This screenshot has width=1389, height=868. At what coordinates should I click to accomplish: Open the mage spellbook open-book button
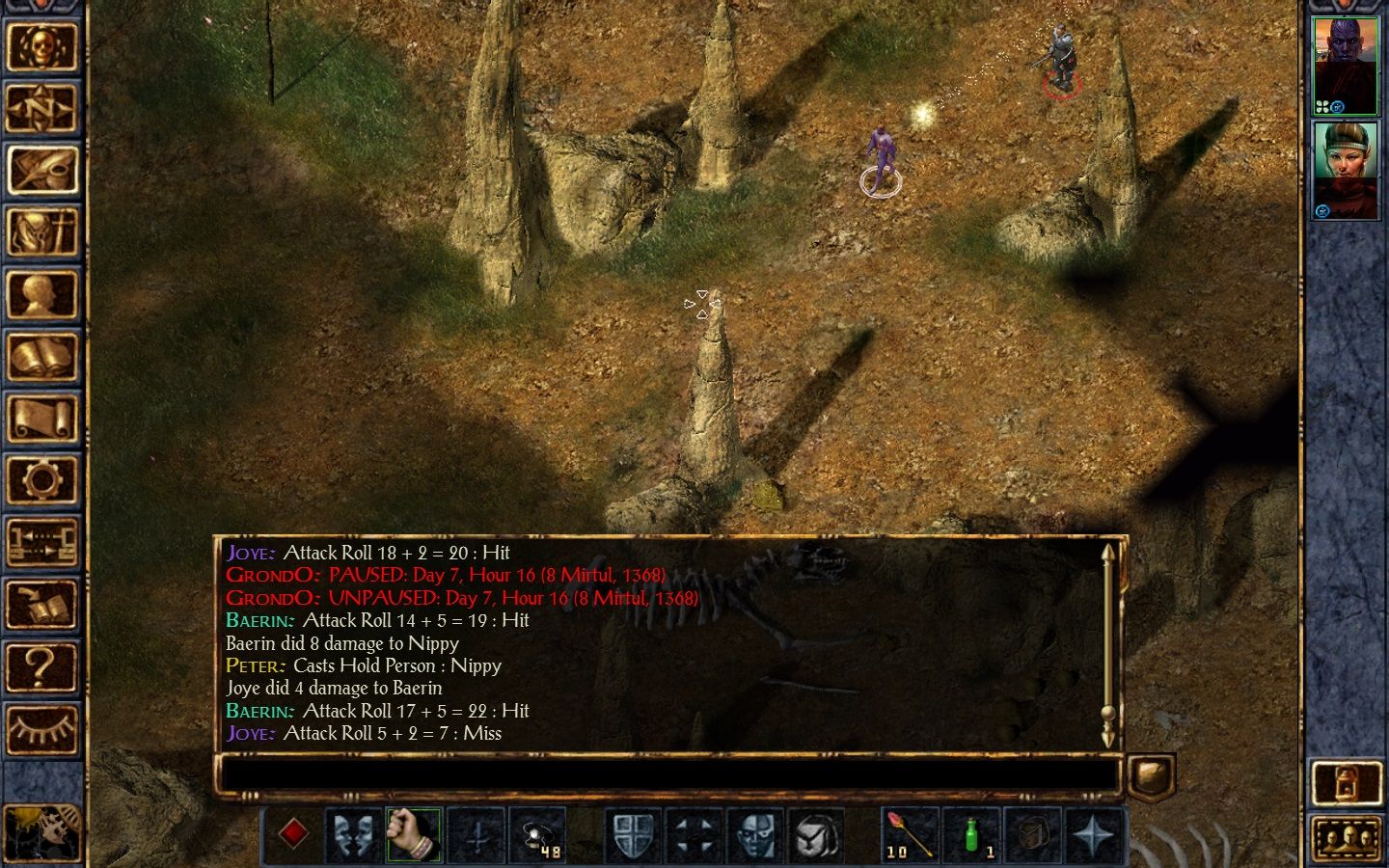click(41, 356)
